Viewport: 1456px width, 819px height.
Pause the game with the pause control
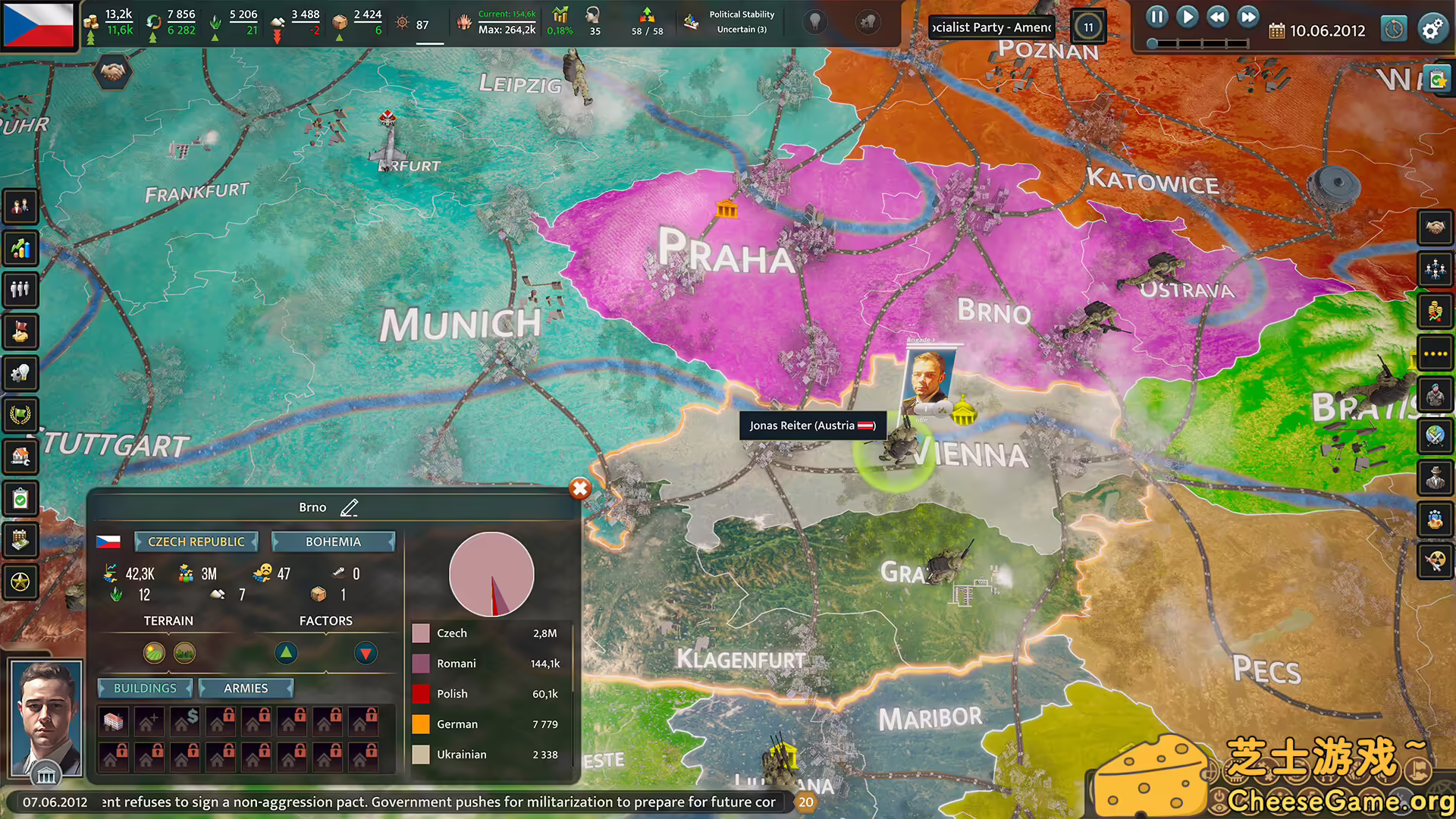pyautogui.click(x=1156, y=16)
